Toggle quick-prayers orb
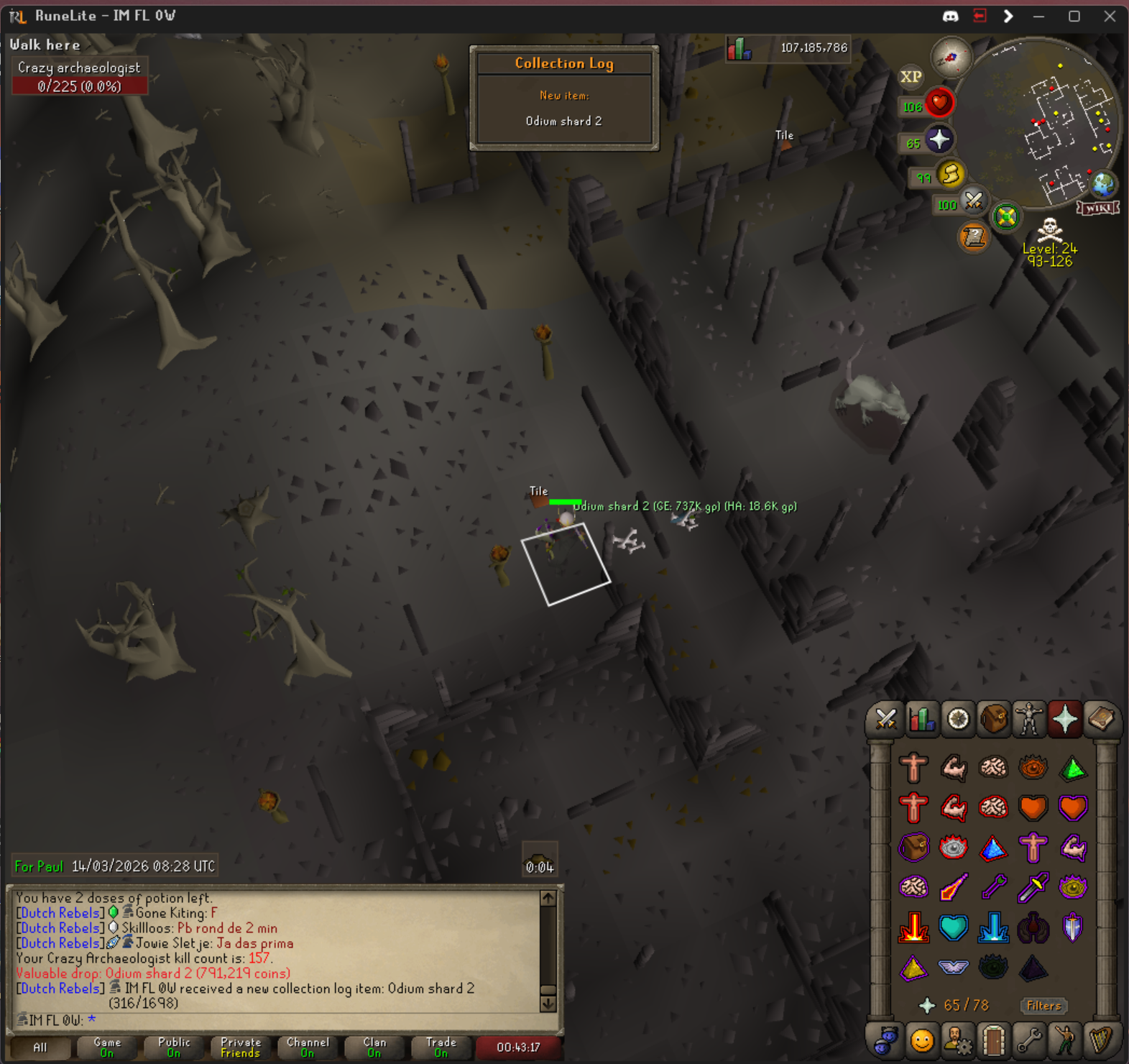Image resolution: width=1129 pixels, height=1064 pixels. coord(939,139)
